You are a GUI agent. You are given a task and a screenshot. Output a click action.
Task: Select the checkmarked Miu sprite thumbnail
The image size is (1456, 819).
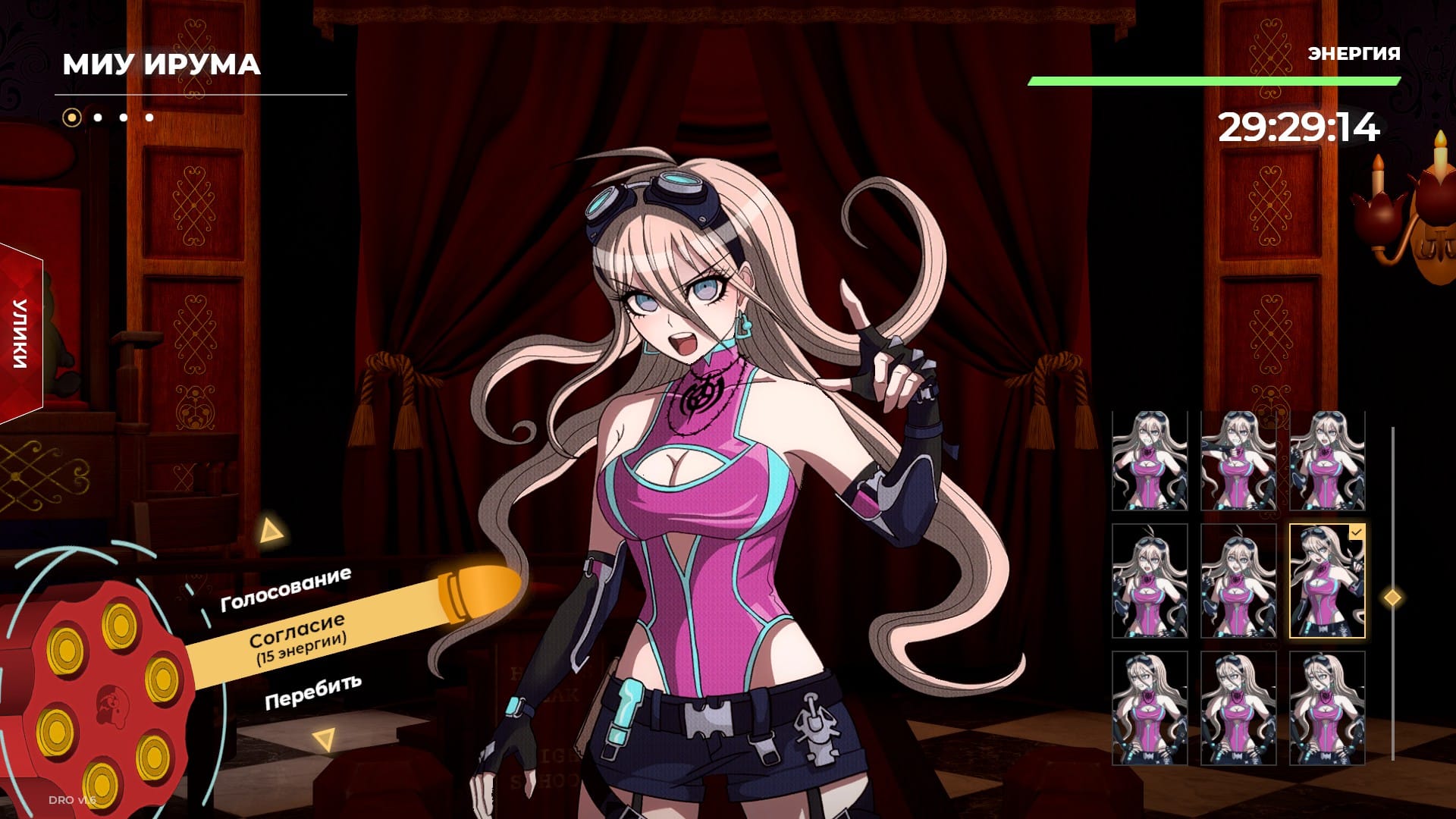[x=1326, y=581]
